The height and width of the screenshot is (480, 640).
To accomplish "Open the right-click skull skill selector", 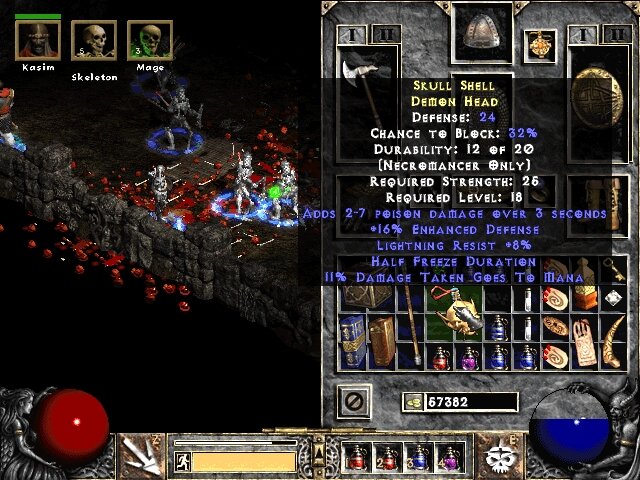I will click(499, 455).
